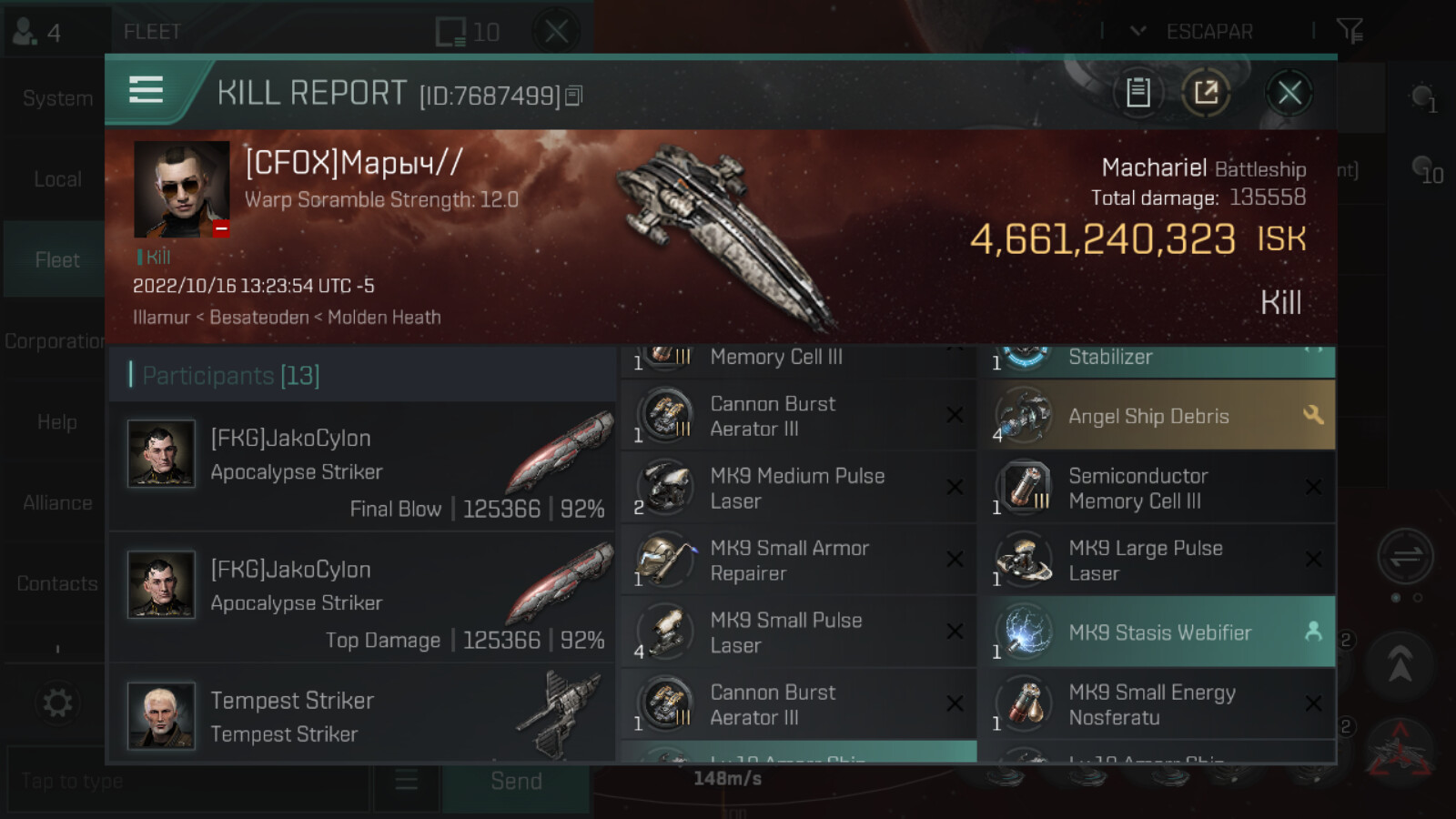1456x819 pixels.
Task: Switch to the Local chat channel
Action: coord(56,179)
